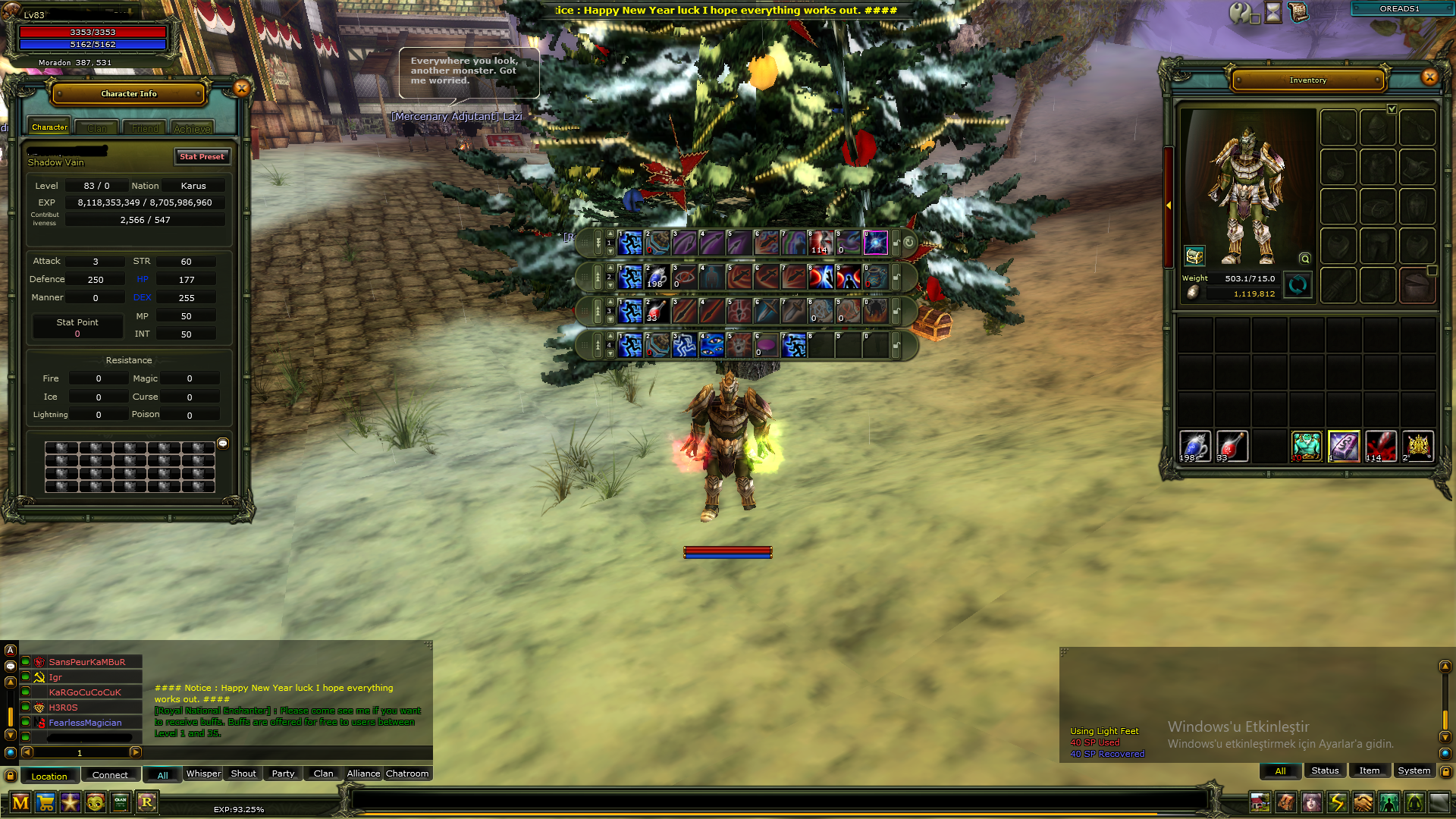1456x819 pixels.
Task: Click the up arrow on skill bar one
Action: 610,233
